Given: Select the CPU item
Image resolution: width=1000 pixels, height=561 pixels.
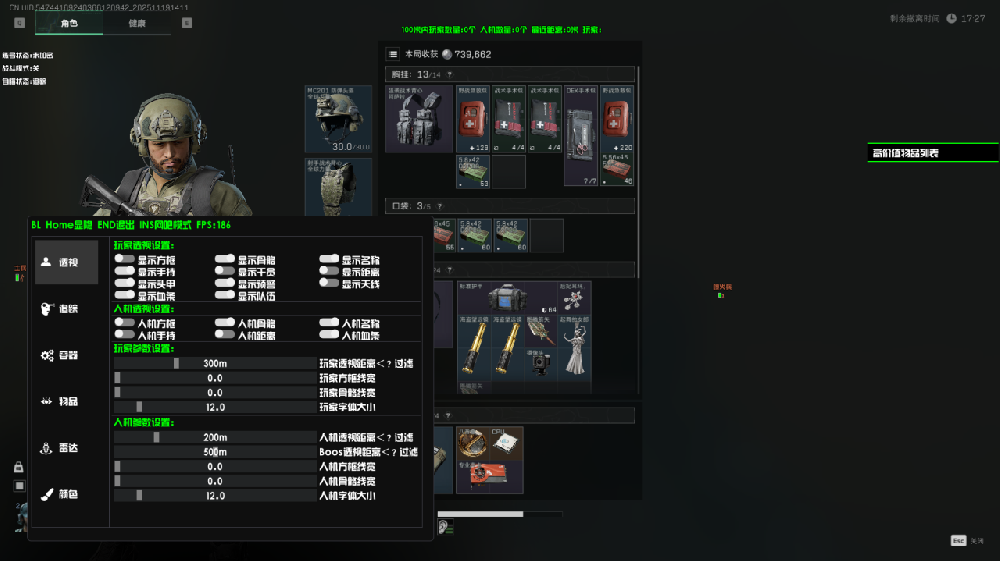Looking at the screenshot, I should (504, 443).
